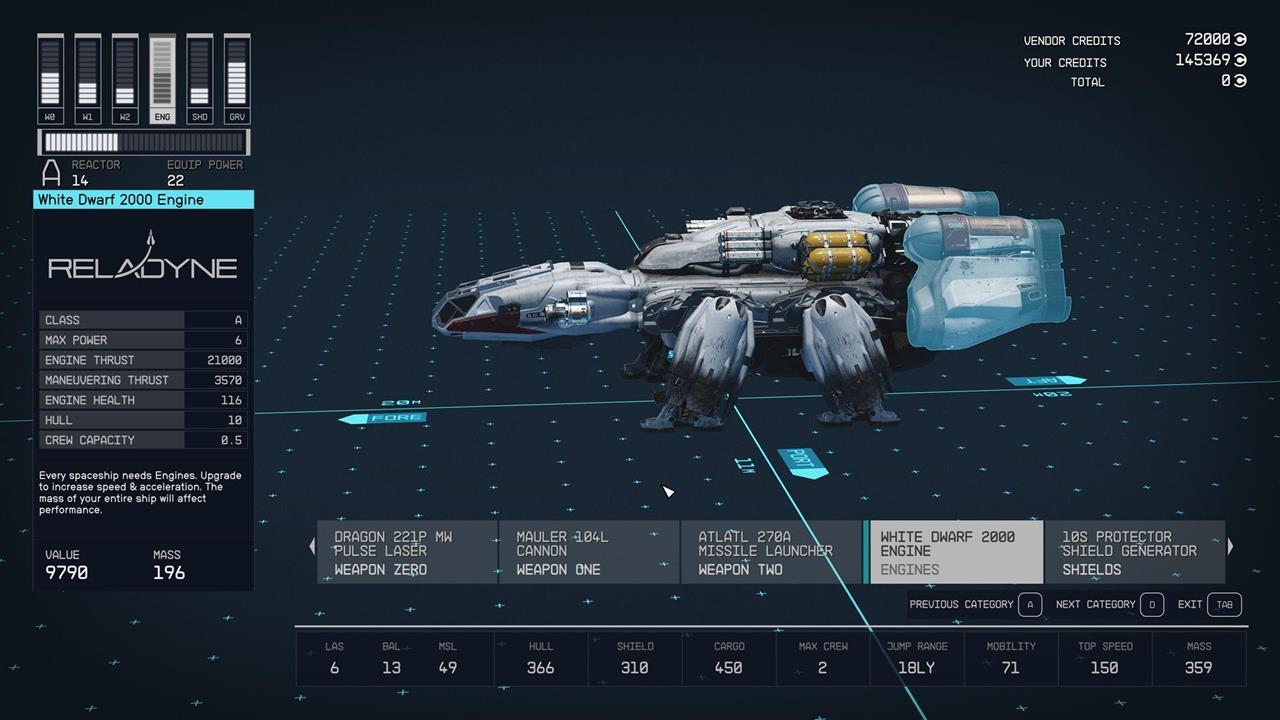Click the Reactor power gauge strip
Image resolution: width=1280 pixels, height=720 pixels.
click(x=143, y=143)
